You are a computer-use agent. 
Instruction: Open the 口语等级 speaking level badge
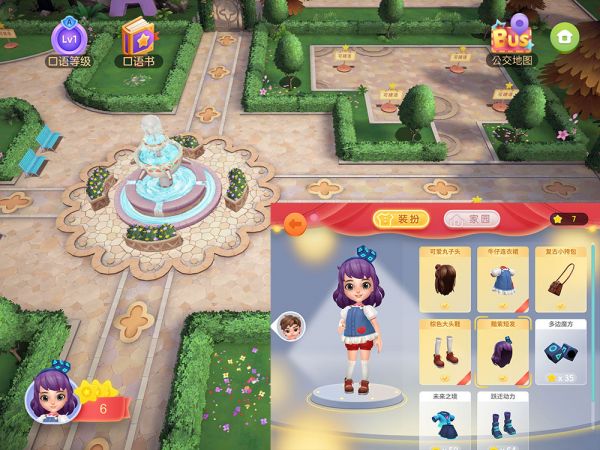tap(70, 38)
